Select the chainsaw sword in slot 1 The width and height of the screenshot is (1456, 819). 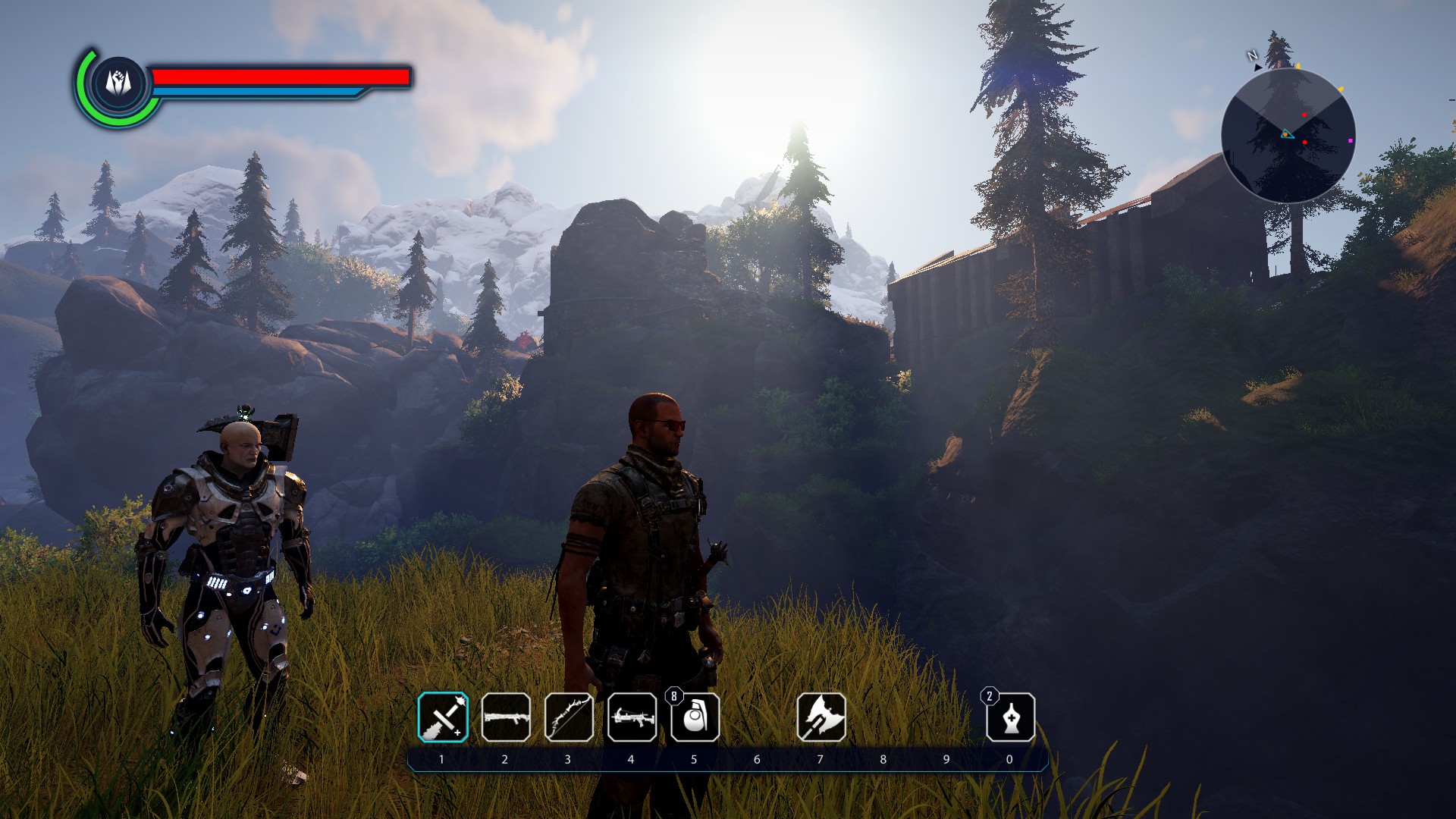click(x=443, y=717)
